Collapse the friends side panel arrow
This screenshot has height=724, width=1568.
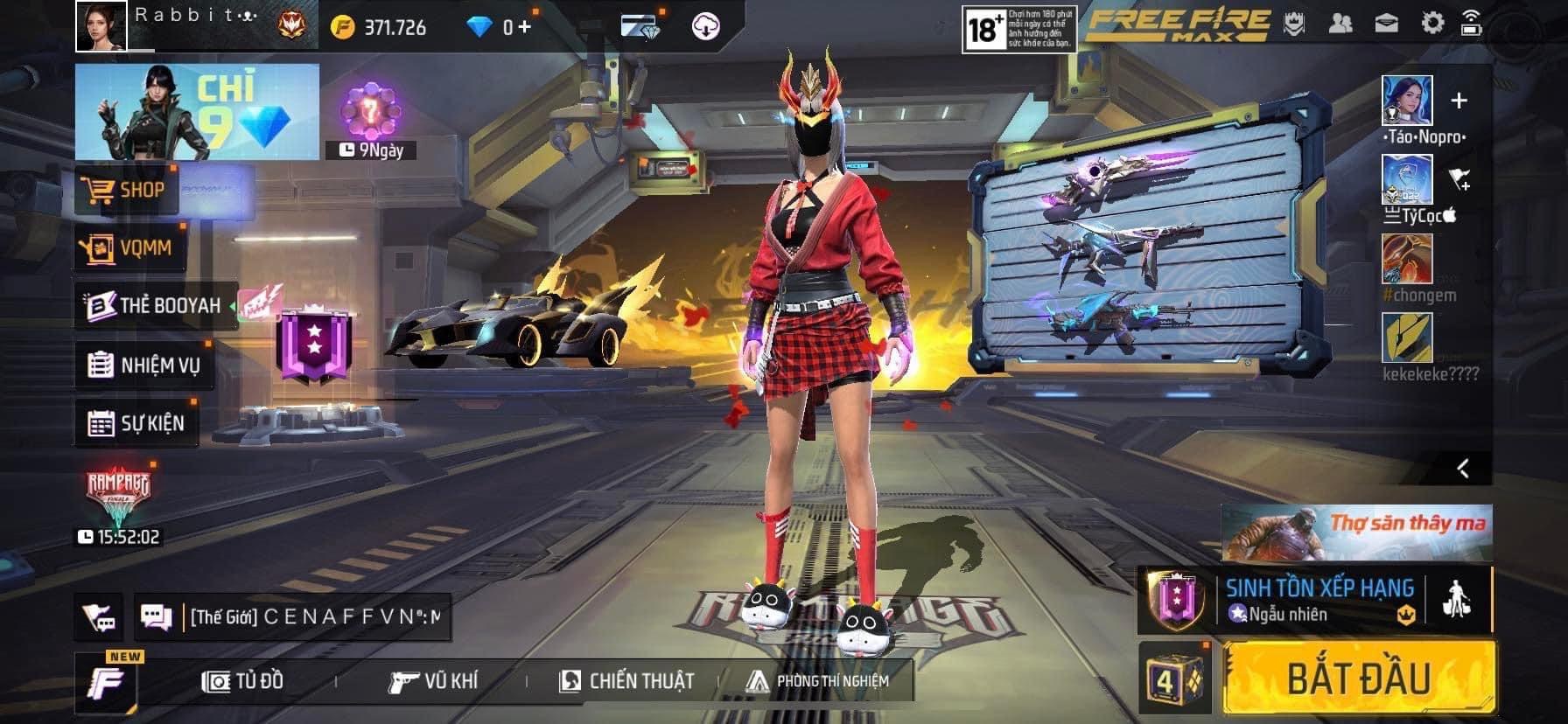coord(1463,469)
